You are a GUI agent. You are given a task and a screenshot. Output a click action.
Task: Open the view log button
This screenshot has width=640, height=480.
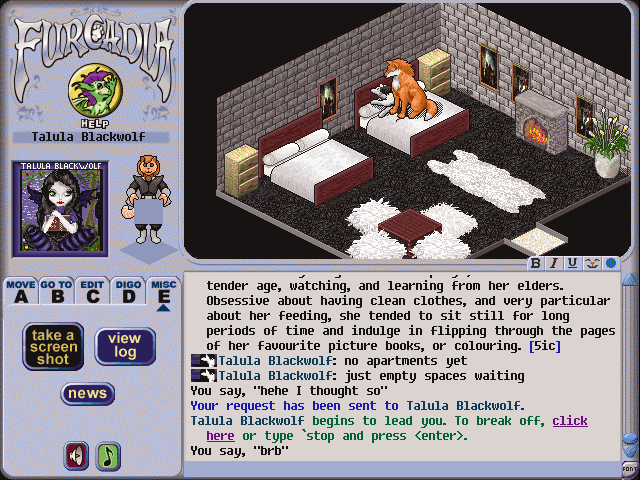(124, 346)
